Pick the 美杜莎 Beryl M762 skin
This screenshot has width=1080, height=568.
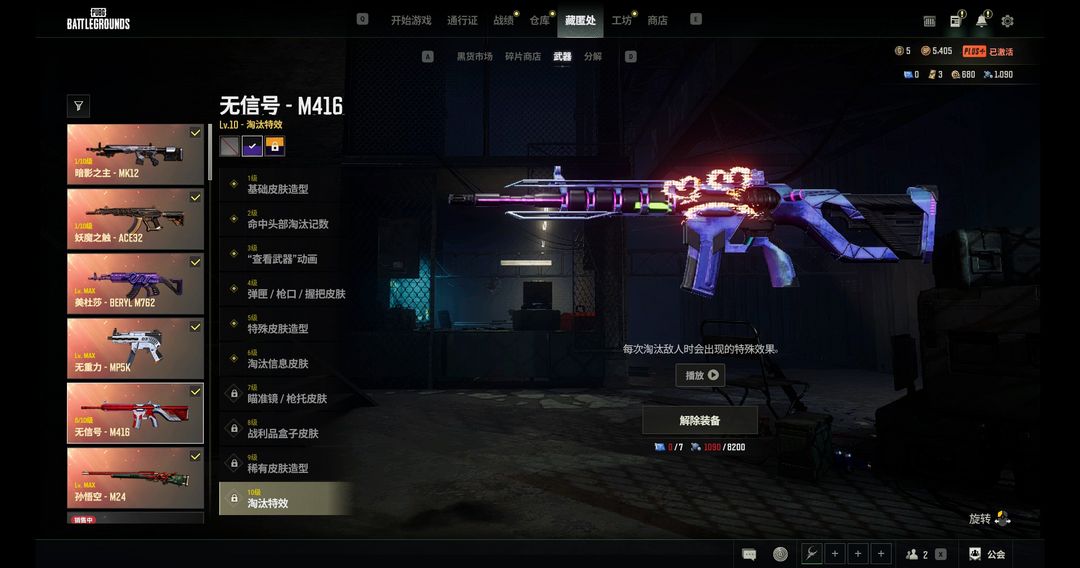pos(135,283)
